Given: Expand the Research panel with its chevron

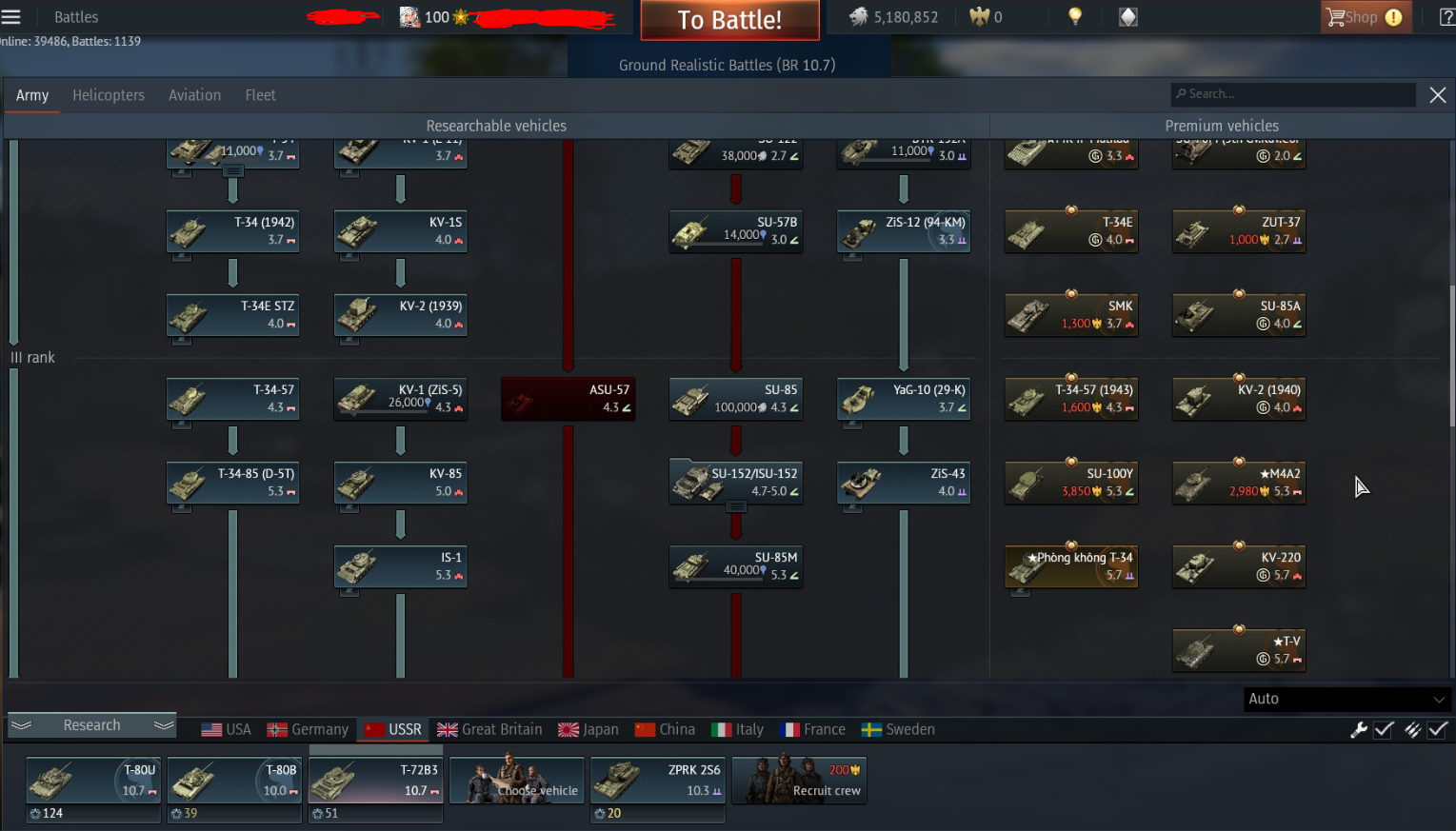Looking at the screenshot, I should pos(21,724).
